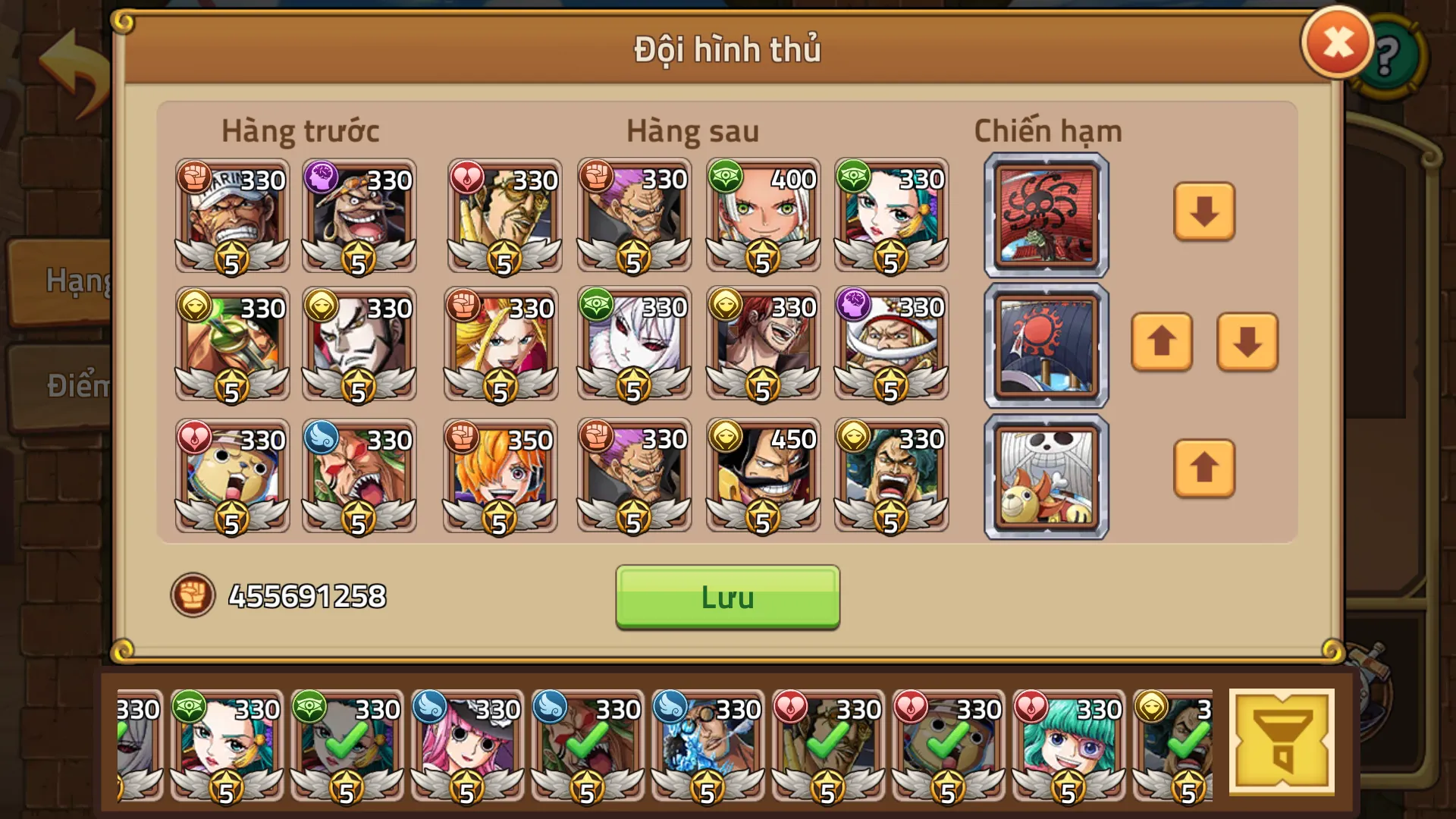Screen dimensions: 1456x819
Task: Select the Shanks portrait in the middle row
Action: [762, 345]
